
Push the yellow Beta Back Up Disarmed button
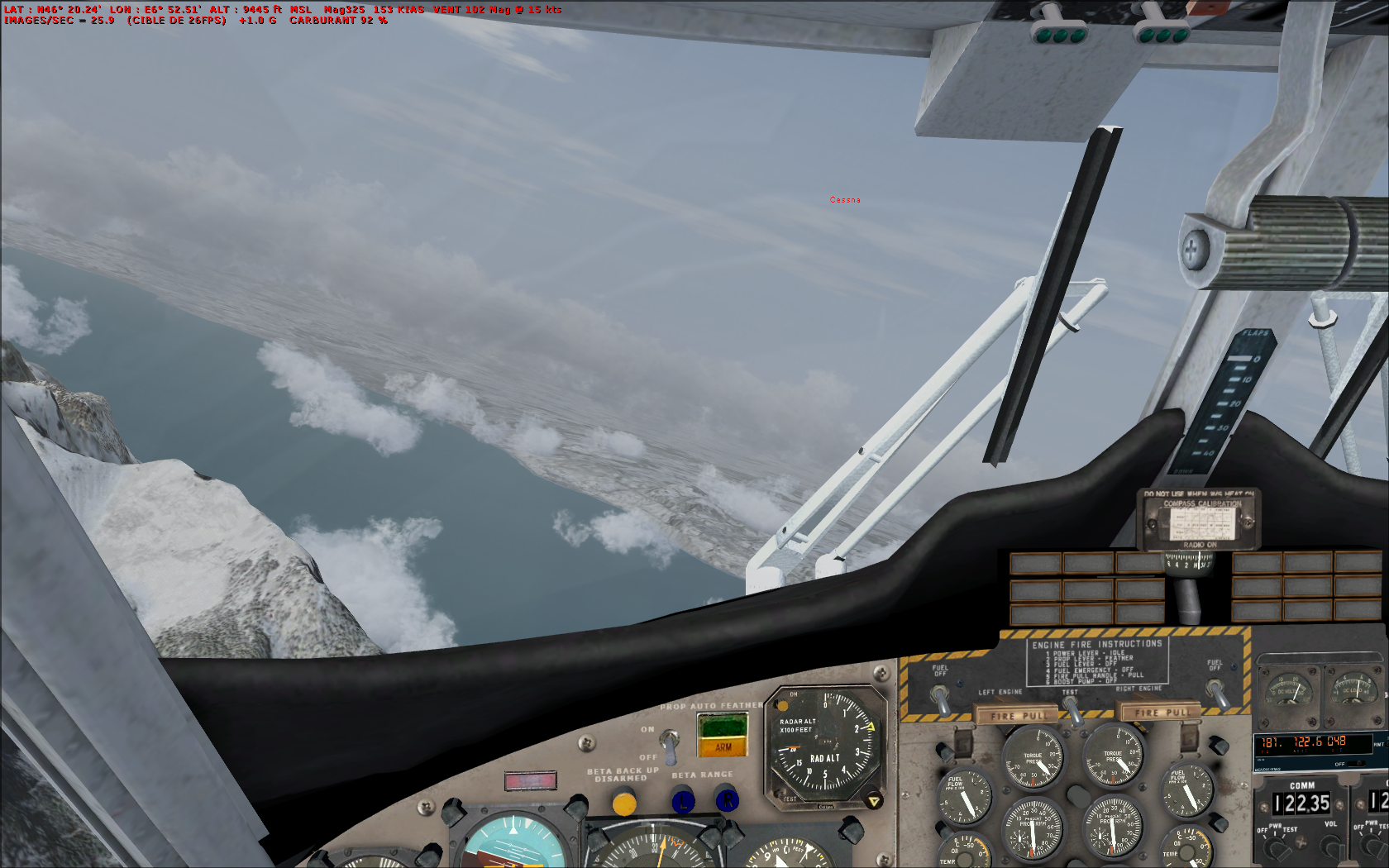click(x=624, y=802)
